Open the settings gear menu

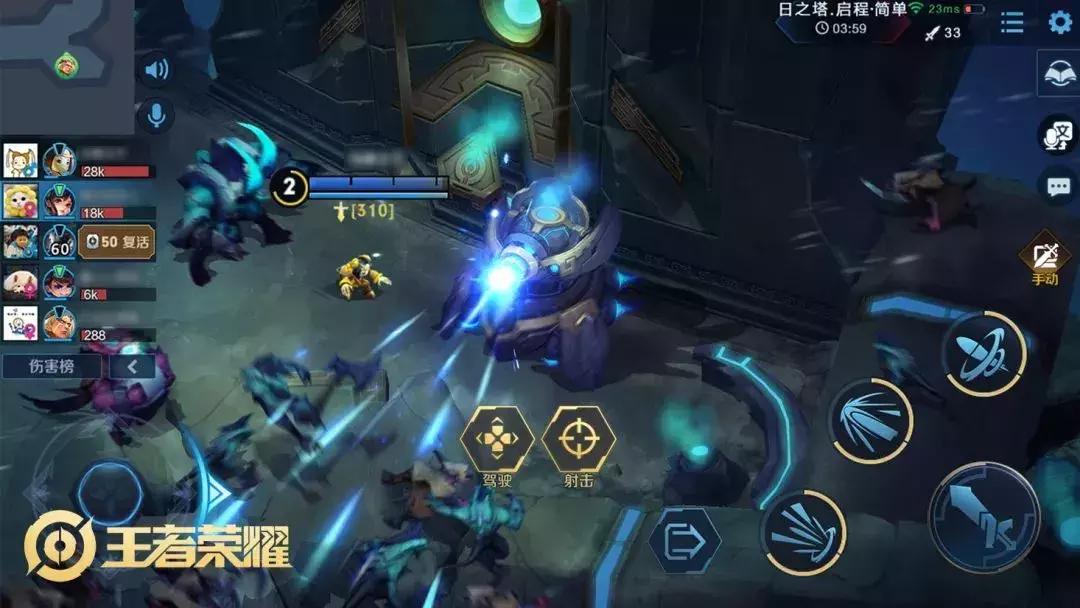pyautogui.click(x=1059, y=22)
